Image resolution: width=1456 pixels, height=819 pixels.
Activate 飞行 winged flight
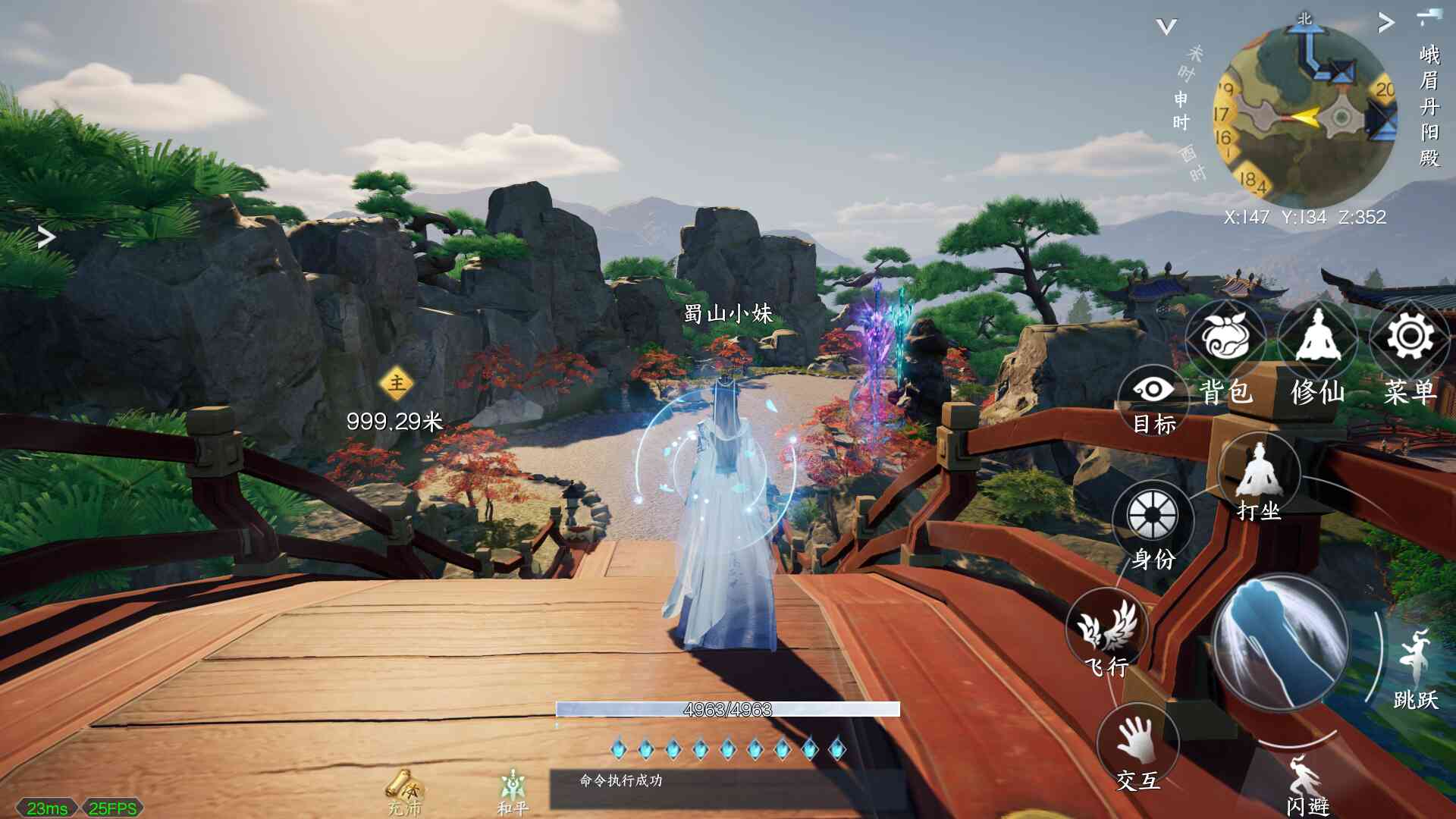click(x=1108, y=628)
